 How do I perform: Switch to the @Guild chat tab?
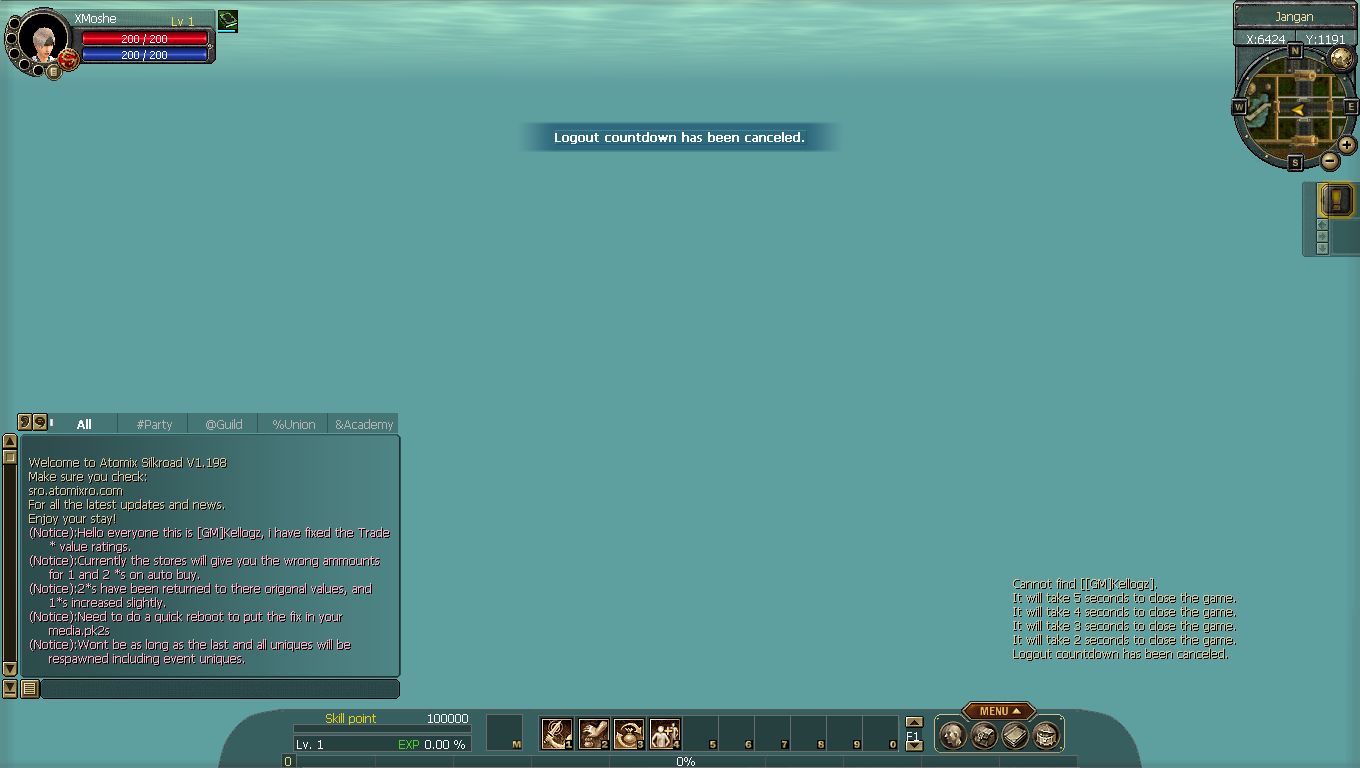(224, 424)
